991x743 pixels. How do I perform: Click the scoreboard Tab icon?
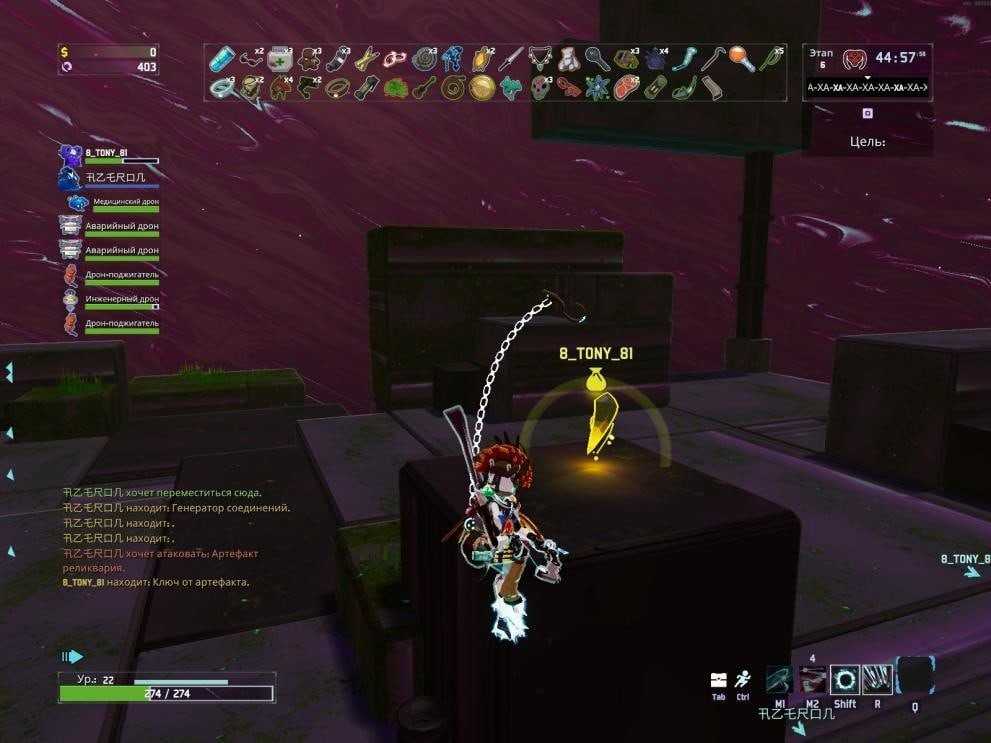click(x=718, y=680)
